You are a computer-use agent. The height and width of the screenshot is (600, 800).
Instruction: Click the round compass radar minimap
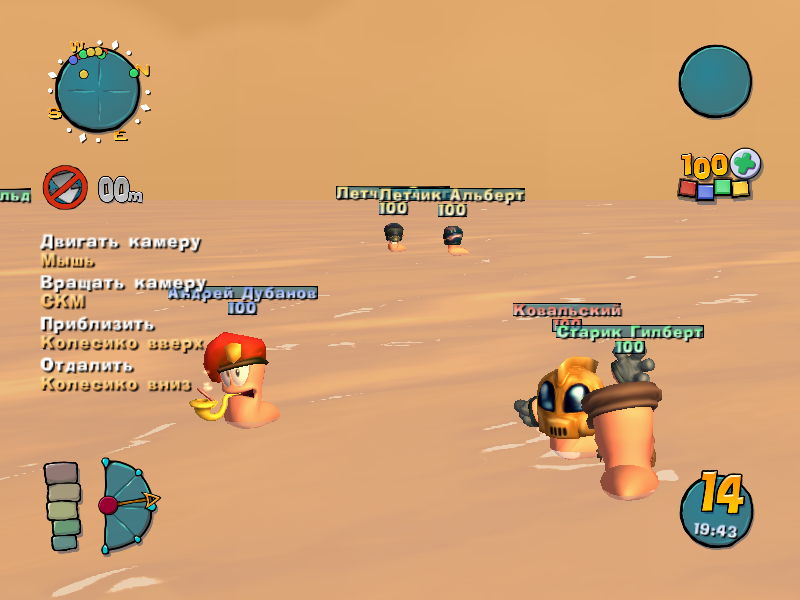tap(97, 90)
